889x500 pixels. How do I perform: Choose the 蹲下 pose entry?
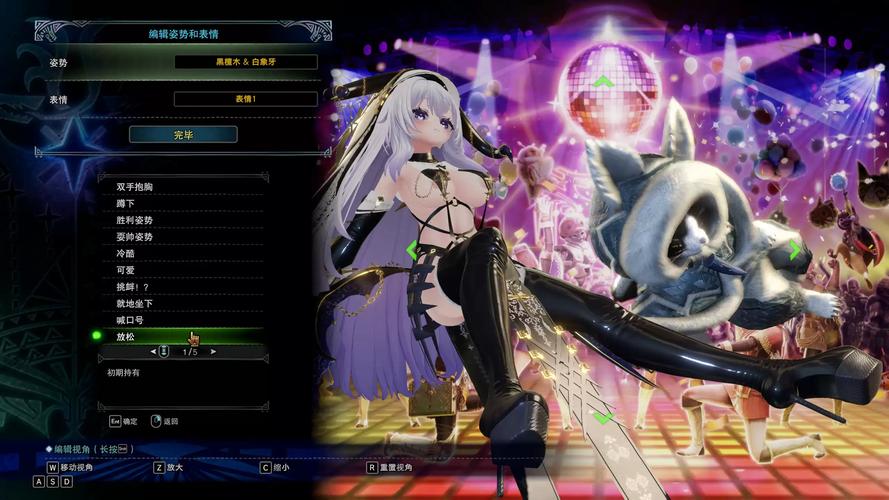[126, 203]
